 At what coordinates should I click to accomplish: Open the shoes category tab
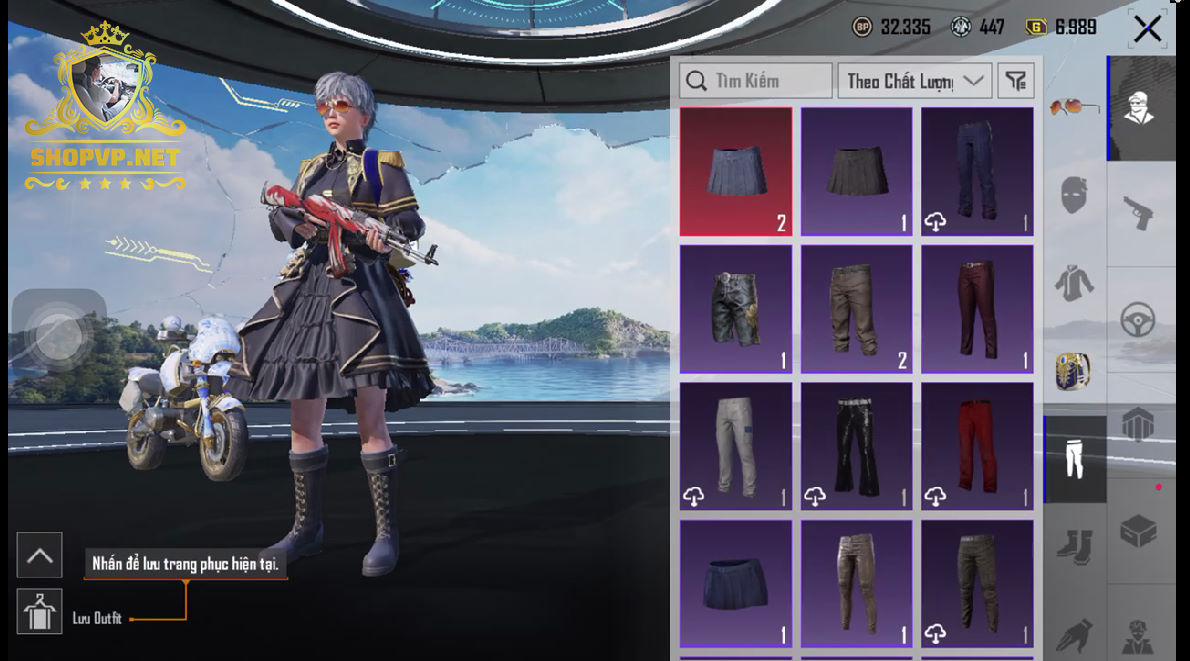click(1075, 546)
